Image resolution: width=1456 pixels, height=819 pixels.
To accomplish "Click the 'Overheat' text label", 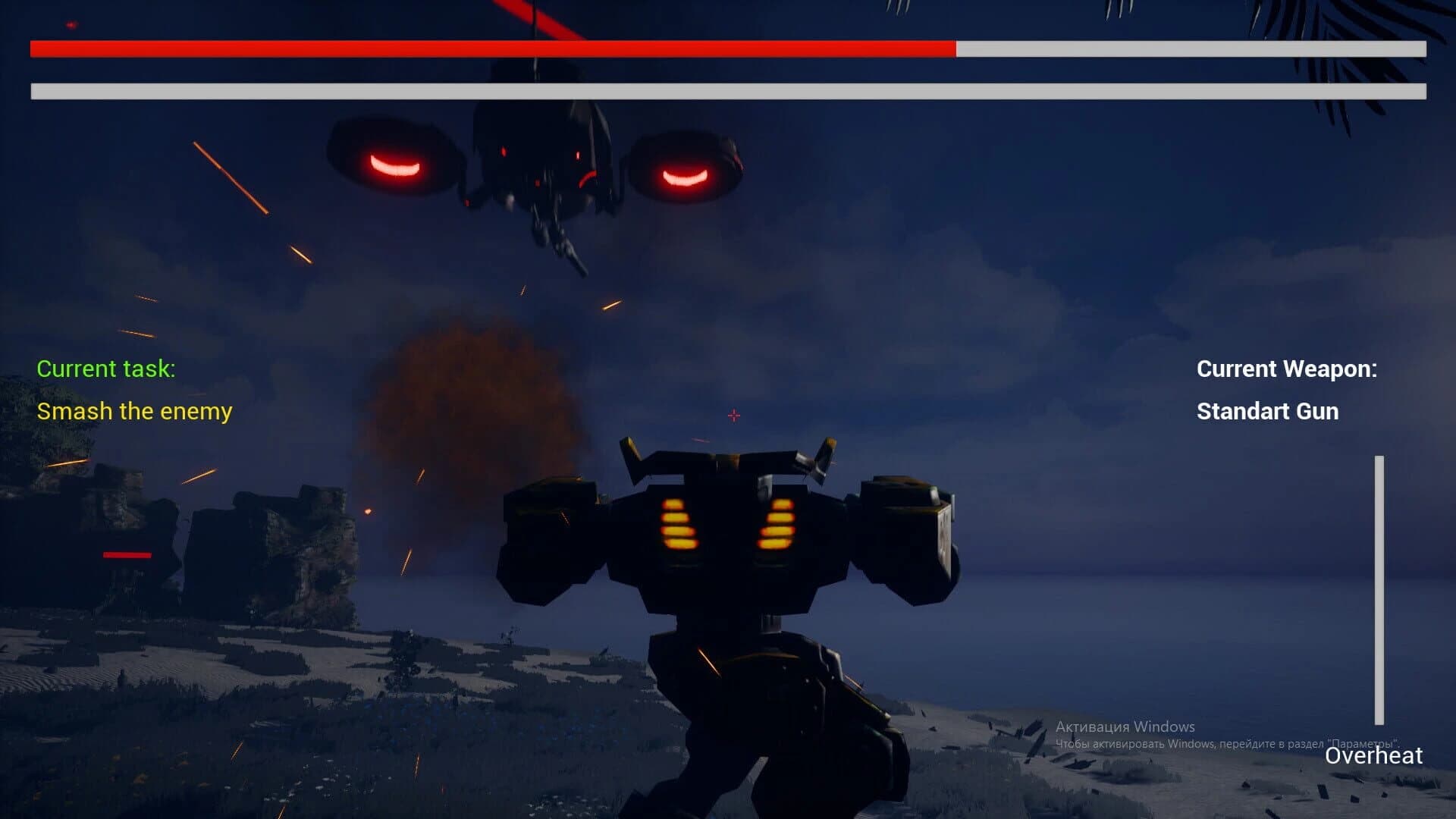I will (x=1374, y=756).
